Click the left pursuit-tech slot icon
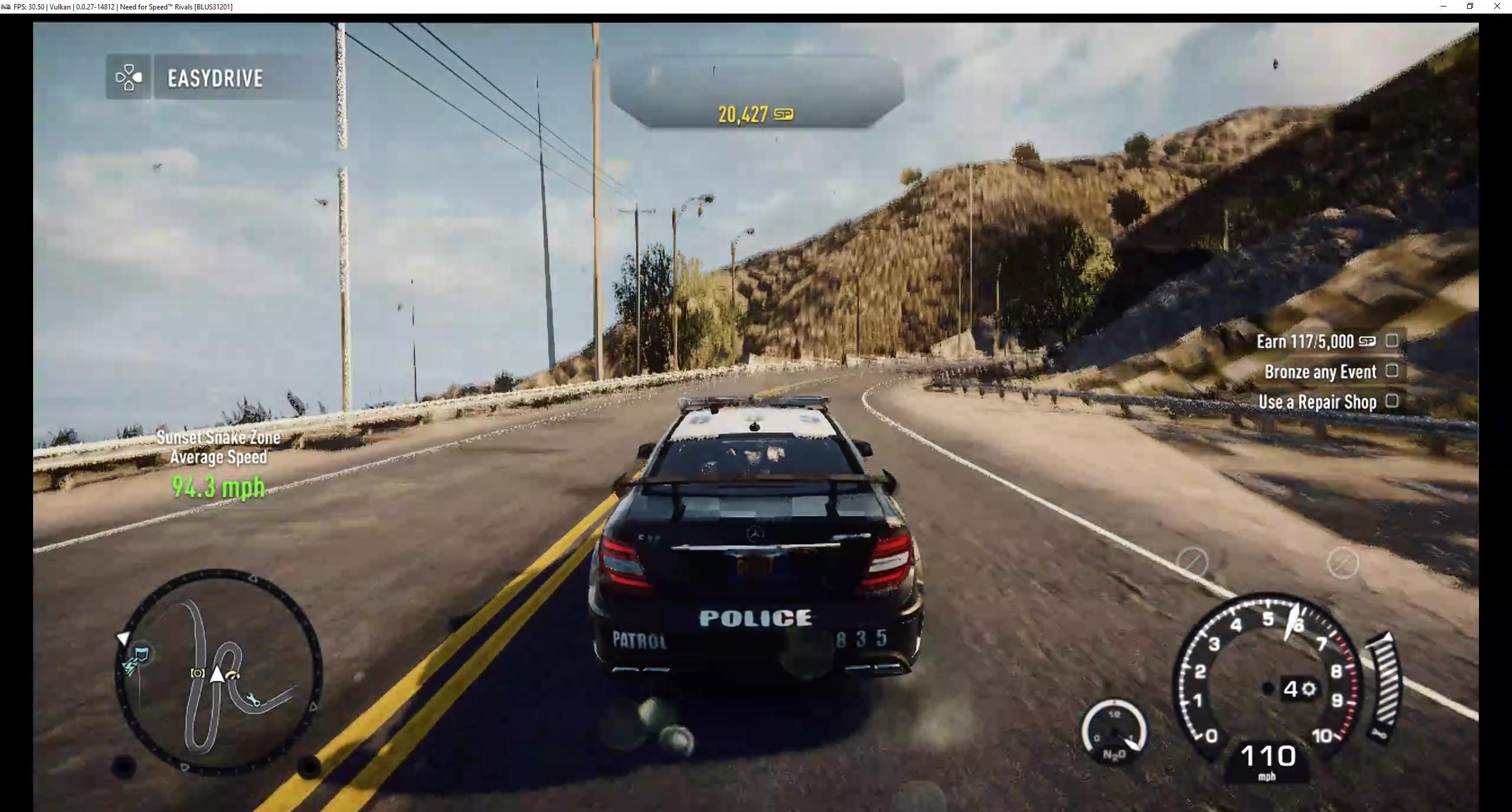The width and height of the screenshot is (1512, 812). (1192, 563)
